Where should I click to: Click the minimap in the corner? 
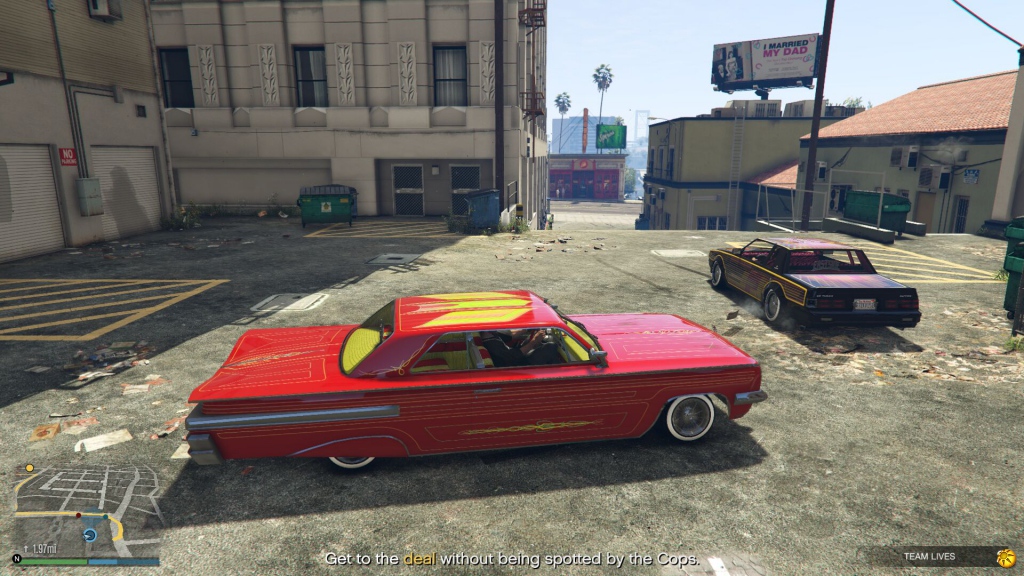coord(85,510)
